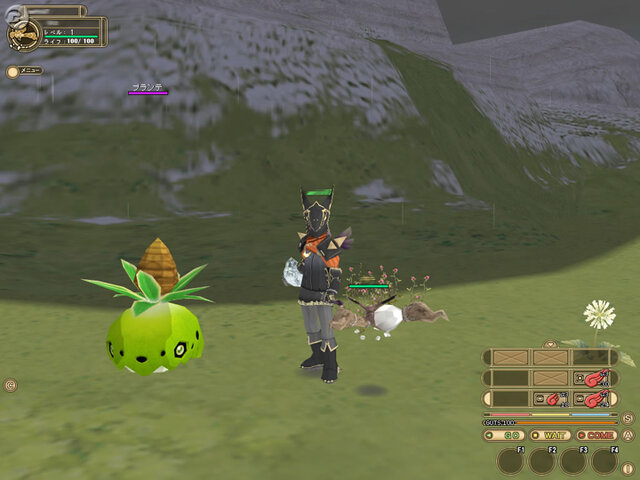Issue the COME command
640x480 pixels.
click(597, 435)
